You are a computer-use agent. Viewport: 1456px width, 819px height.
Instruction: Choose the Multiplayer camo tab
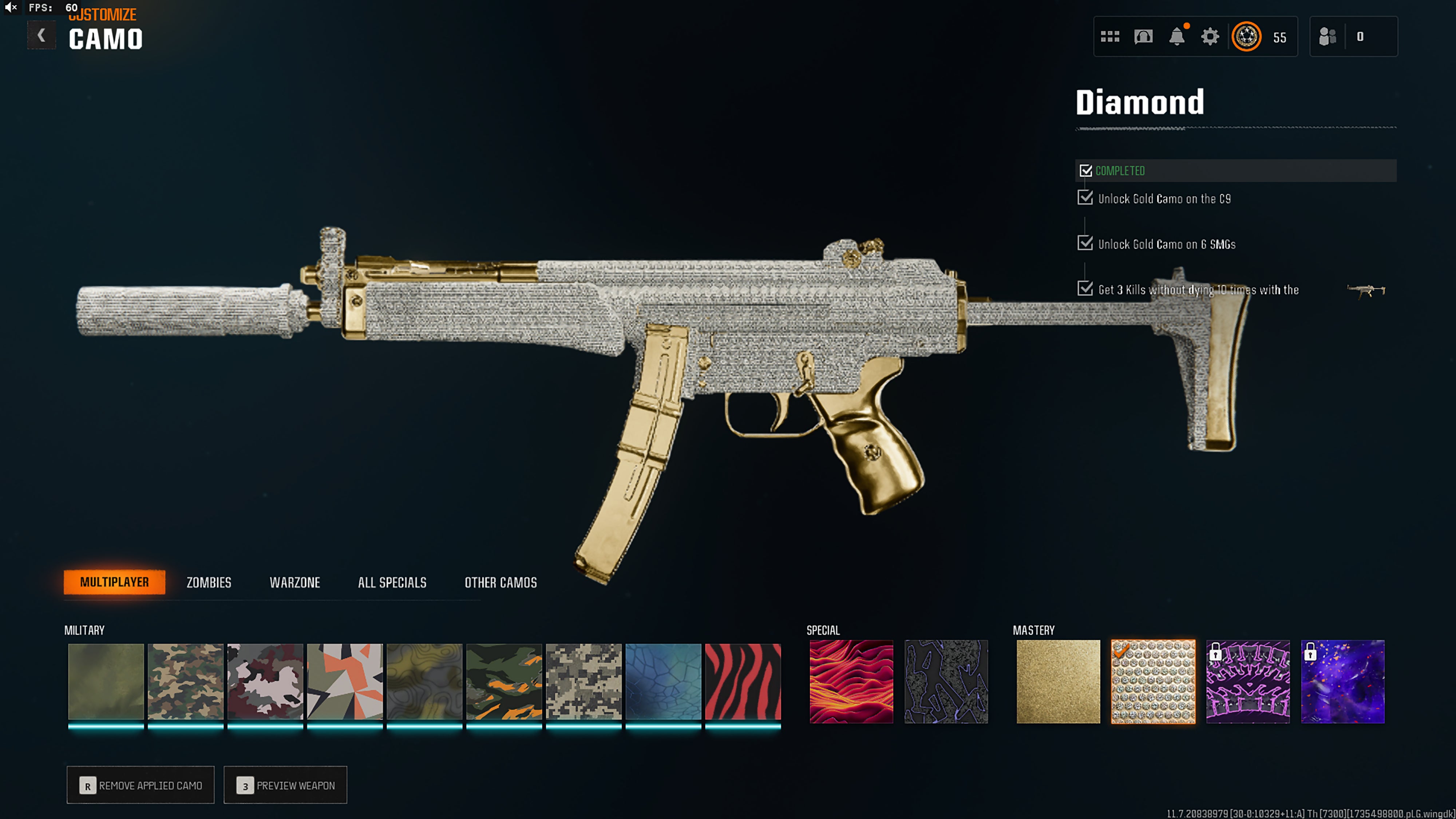114,582
